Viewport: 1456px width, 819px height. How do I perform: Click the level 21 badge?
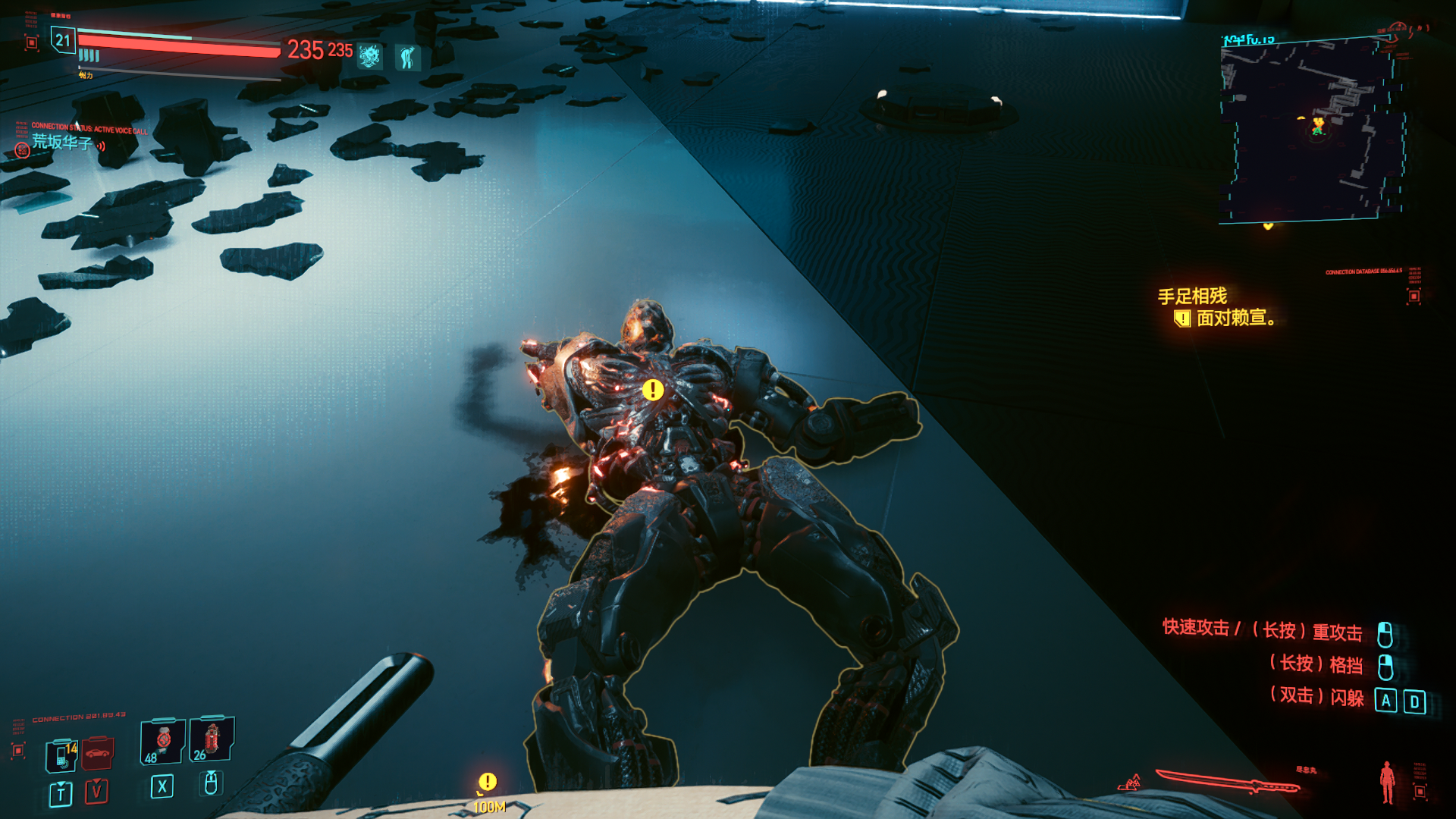(62, 40)
